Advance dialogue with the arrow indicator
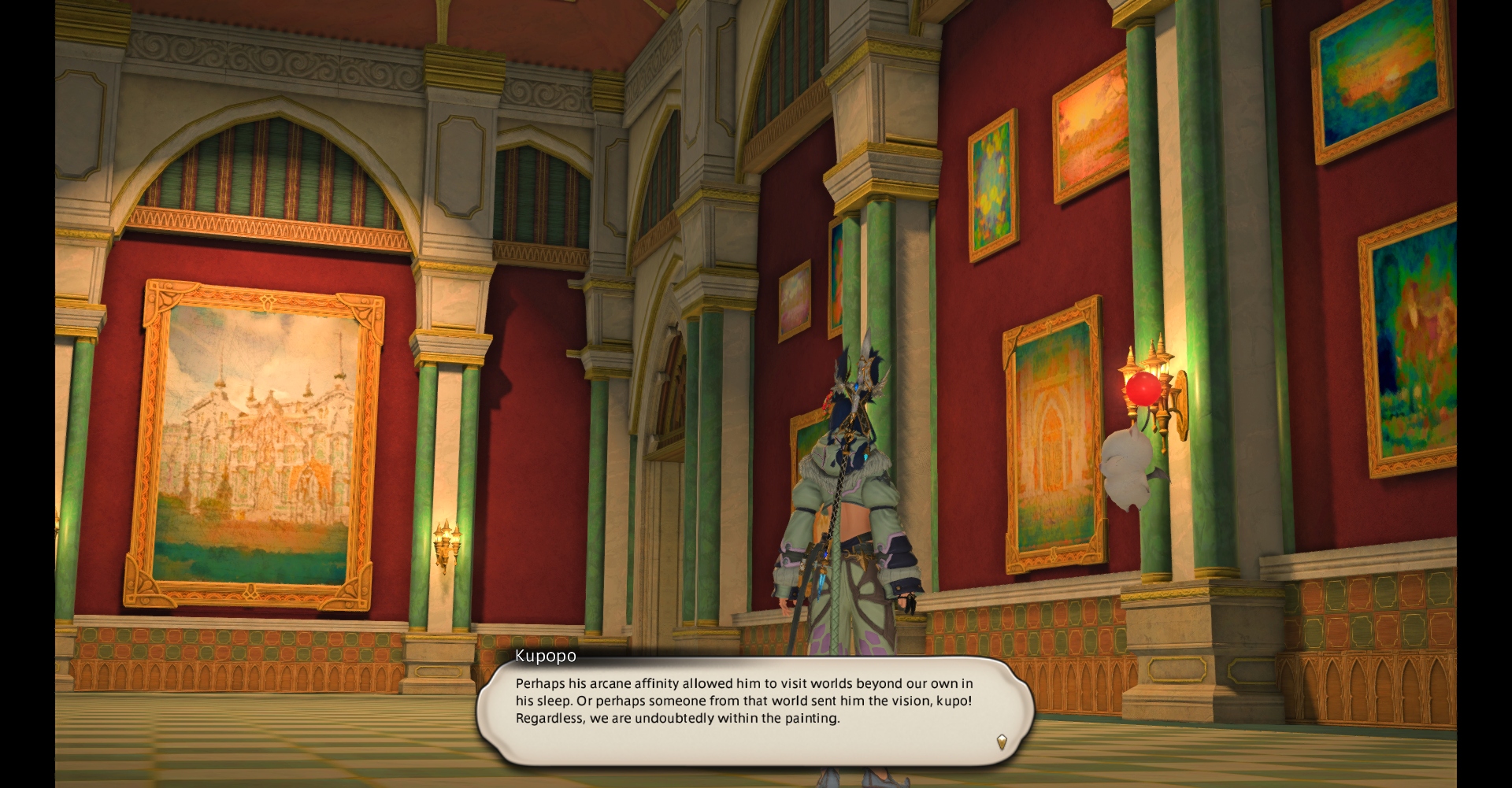The image size is (1512, 788). coord(1002,742)
